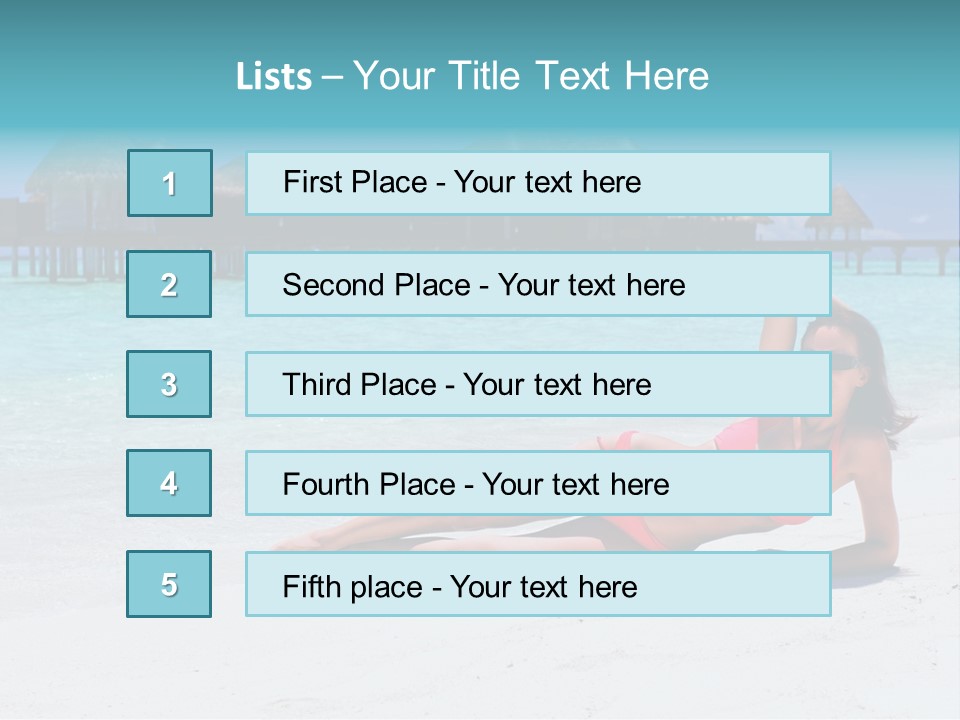Click the Fourth Place text row
Viewport: 960px width, 720px height.
coord(538,484)
